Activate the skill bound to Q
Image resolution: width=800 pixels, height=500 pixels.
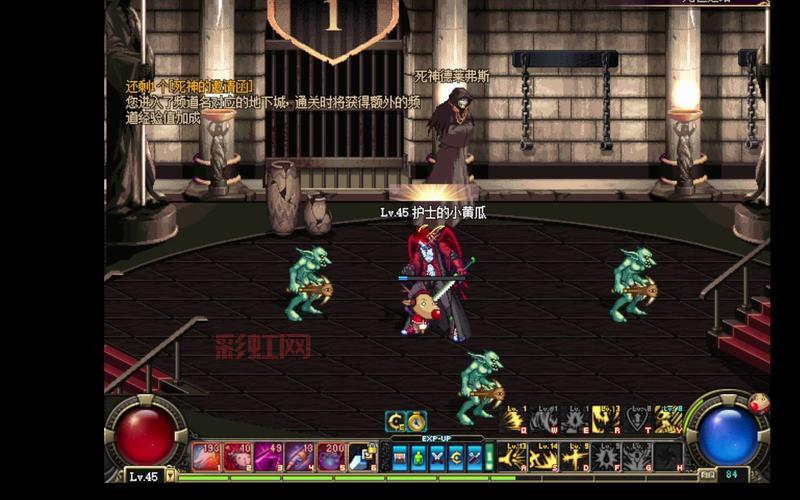(514, 419)
